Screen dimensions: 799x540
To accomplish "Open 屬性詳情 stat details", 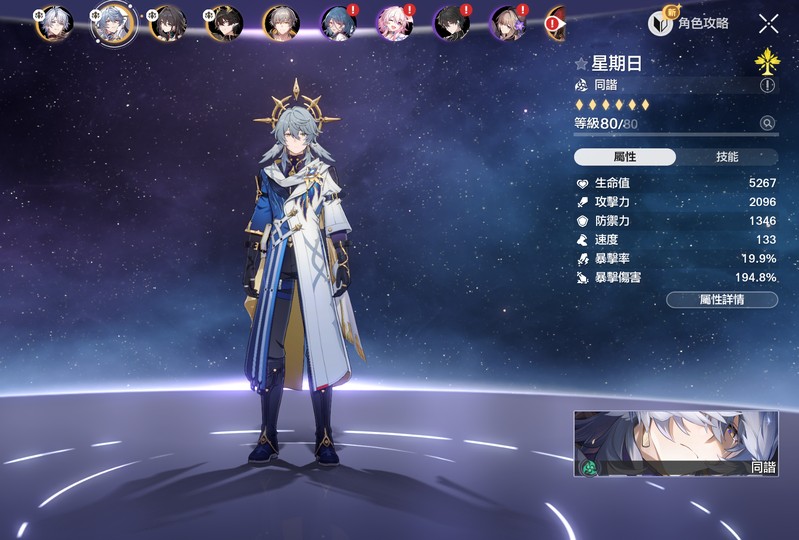I will (721, 299).
